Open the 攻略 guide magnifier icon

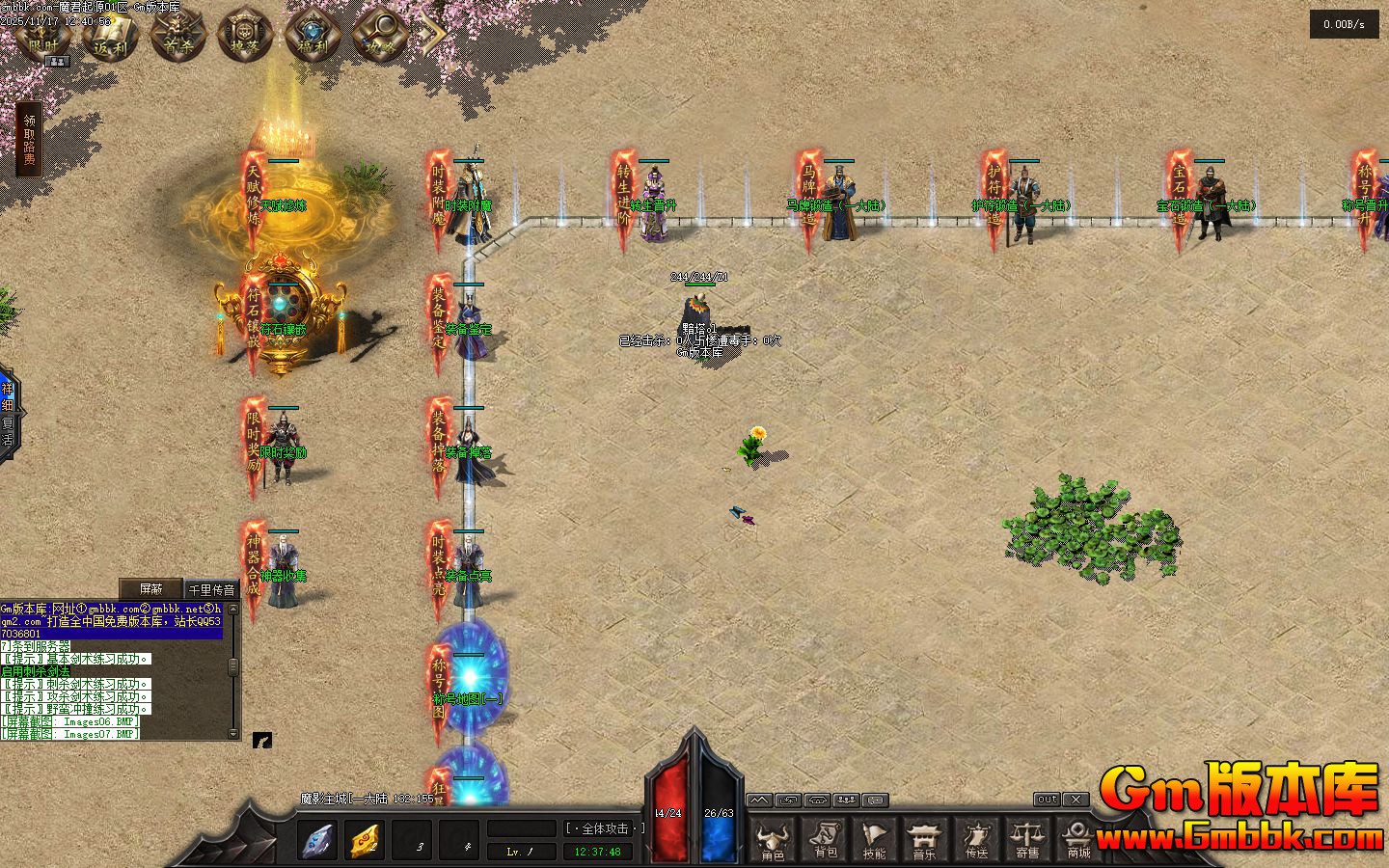pyautogui.click(x=379, y=35)
